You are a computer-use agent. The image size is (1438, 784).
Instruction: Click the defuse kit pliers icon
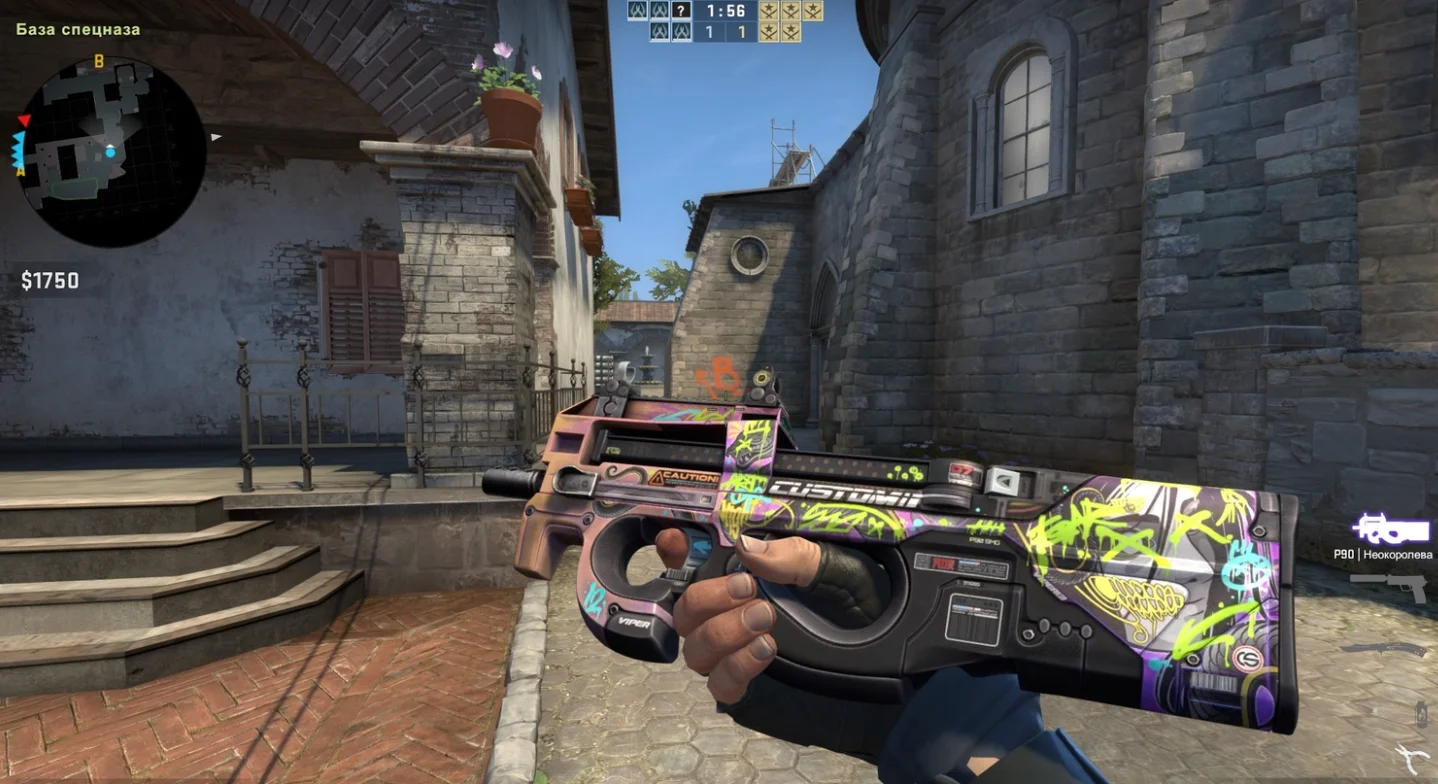1411,759
